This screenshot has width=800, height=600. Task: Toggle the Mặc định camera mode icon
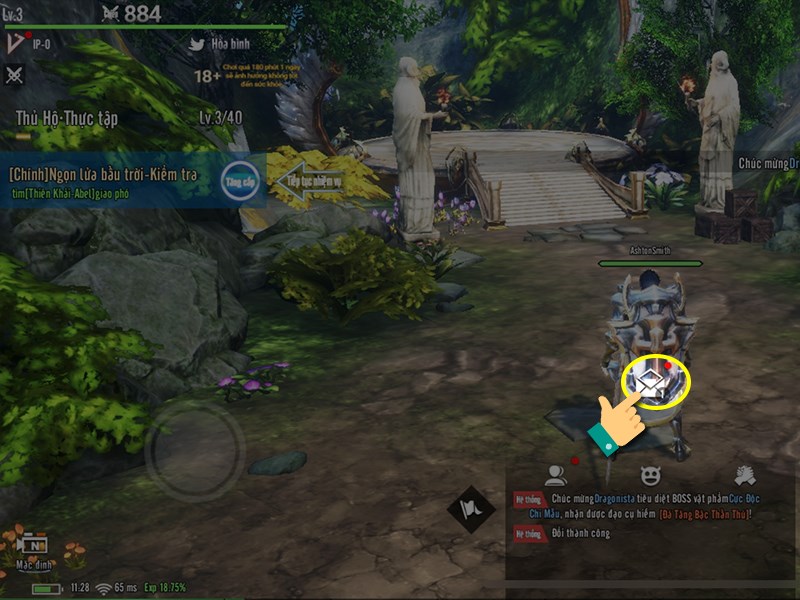[35, 547]
